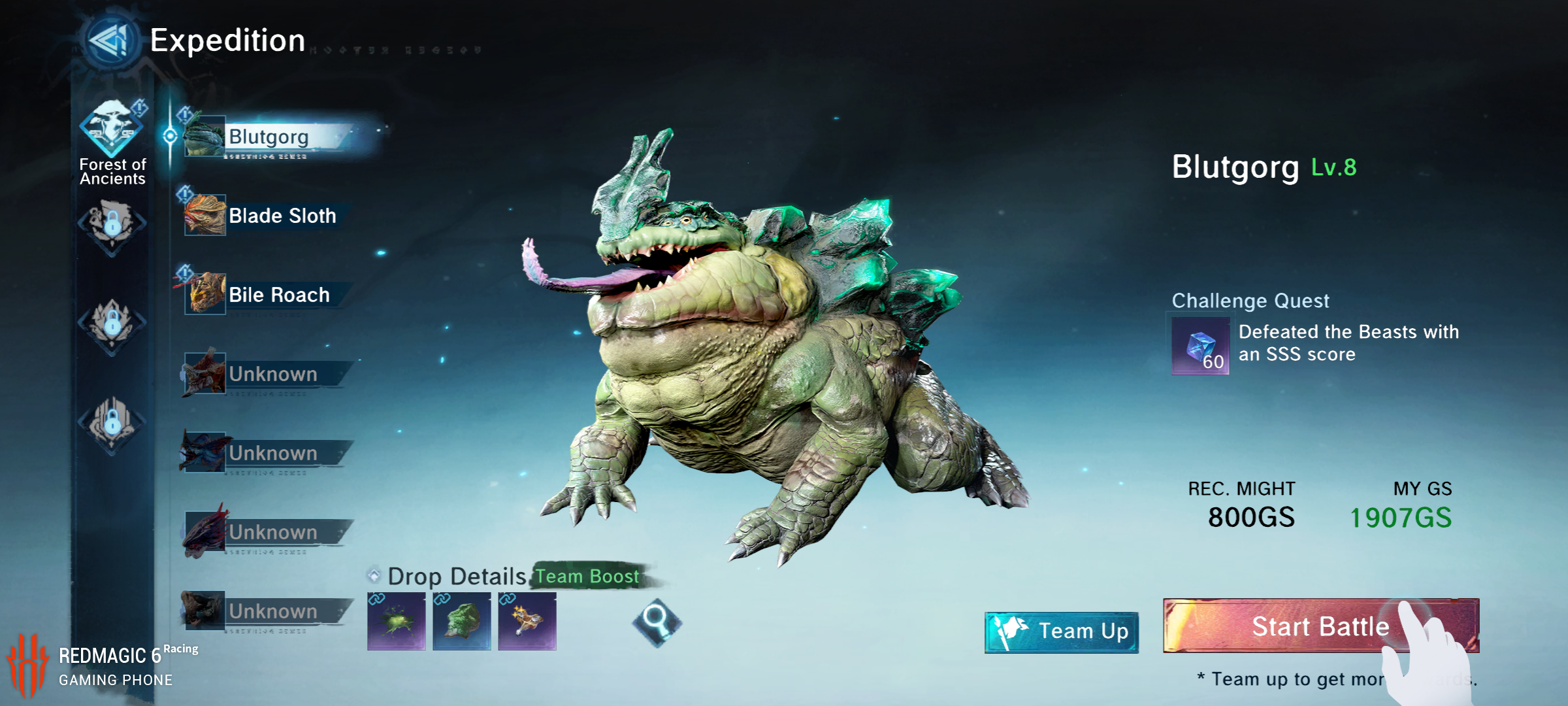Open the Team Up option

point(1062,631)
